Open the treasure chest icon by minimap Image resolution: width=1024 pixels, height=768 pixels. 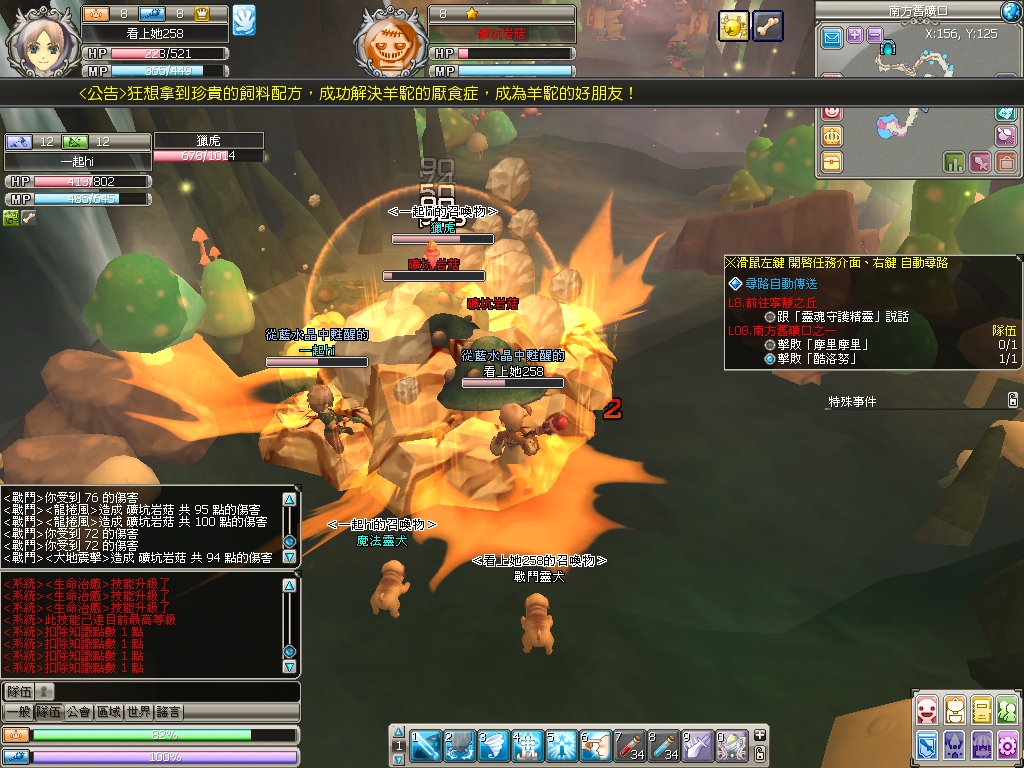point(832,161)
